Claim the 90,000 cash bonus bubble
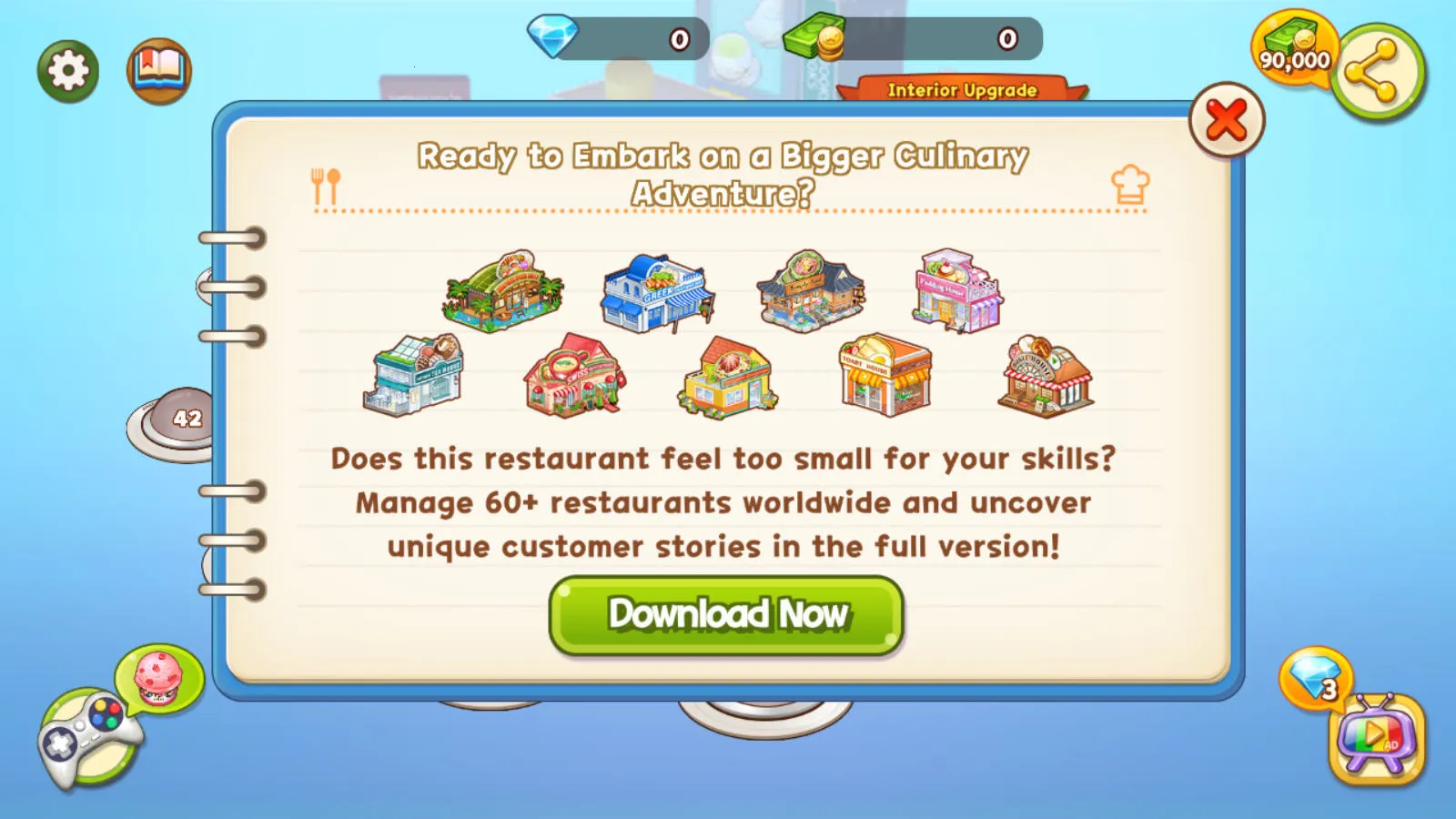 coord(1292,48)
